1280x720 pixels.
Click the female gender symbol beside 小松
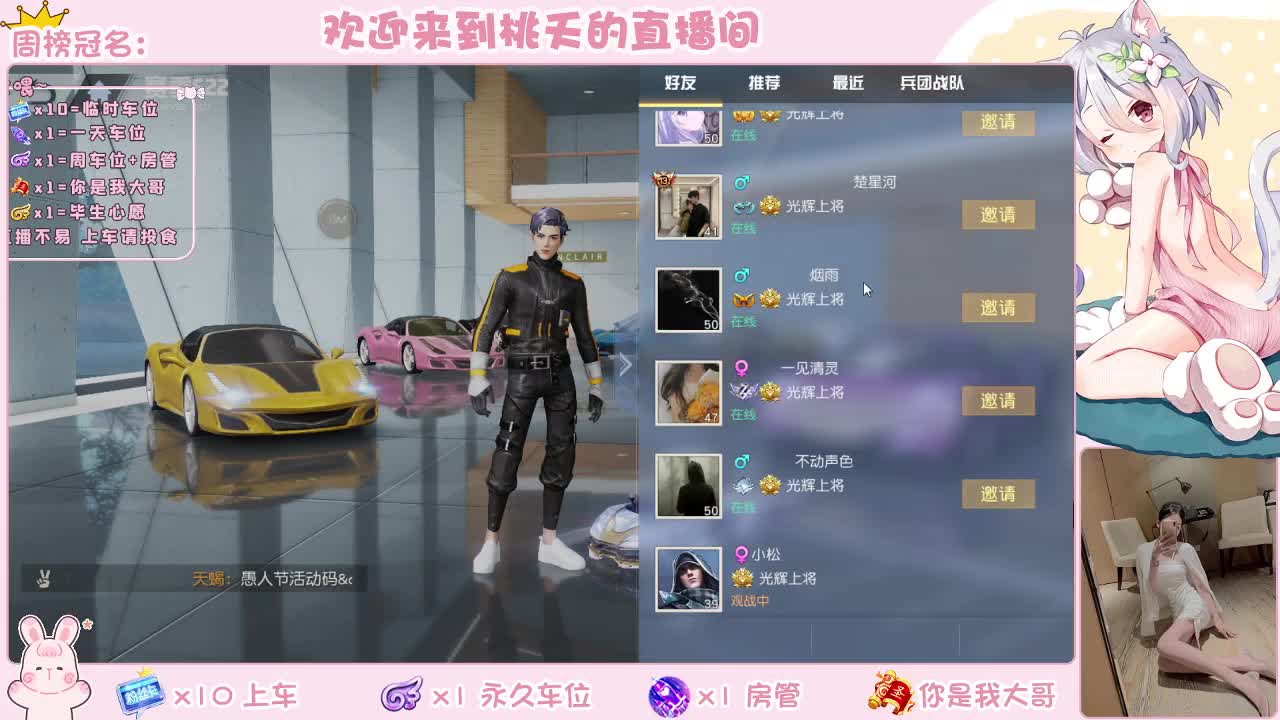740,553
